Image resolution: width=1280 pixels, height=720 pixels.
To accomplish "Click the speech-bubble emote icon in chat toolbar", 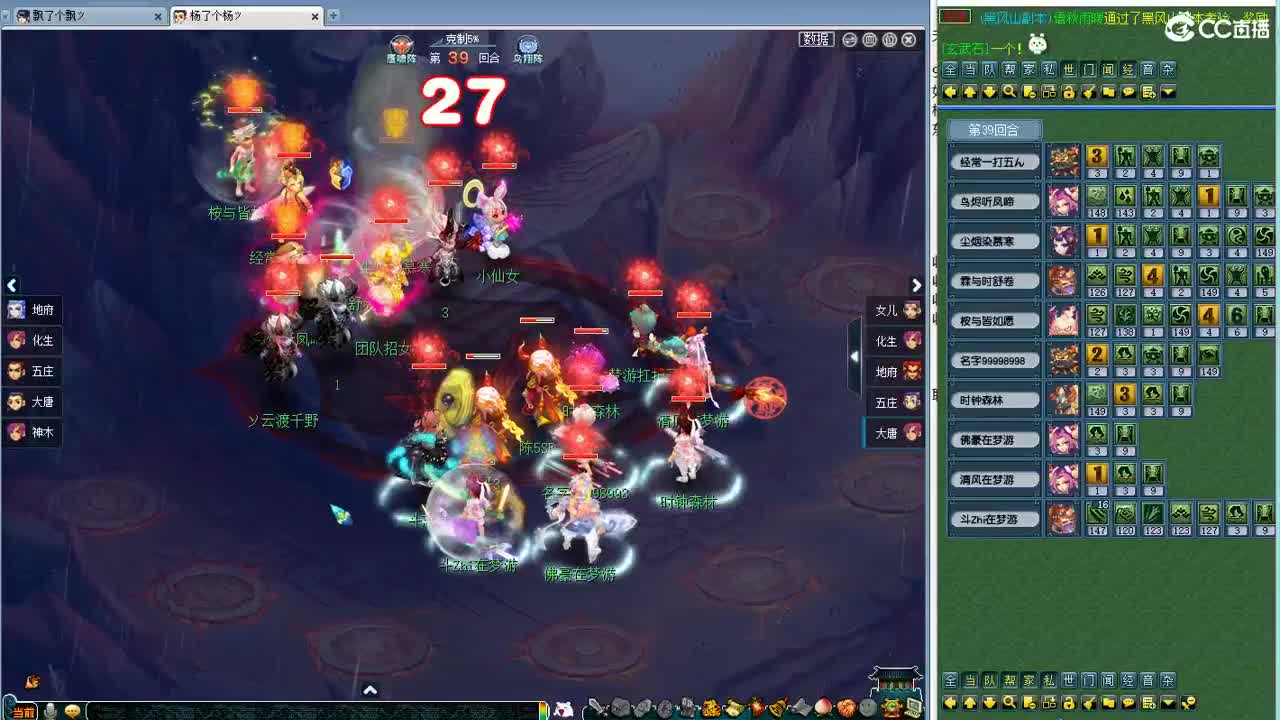I will (1129, 92).
